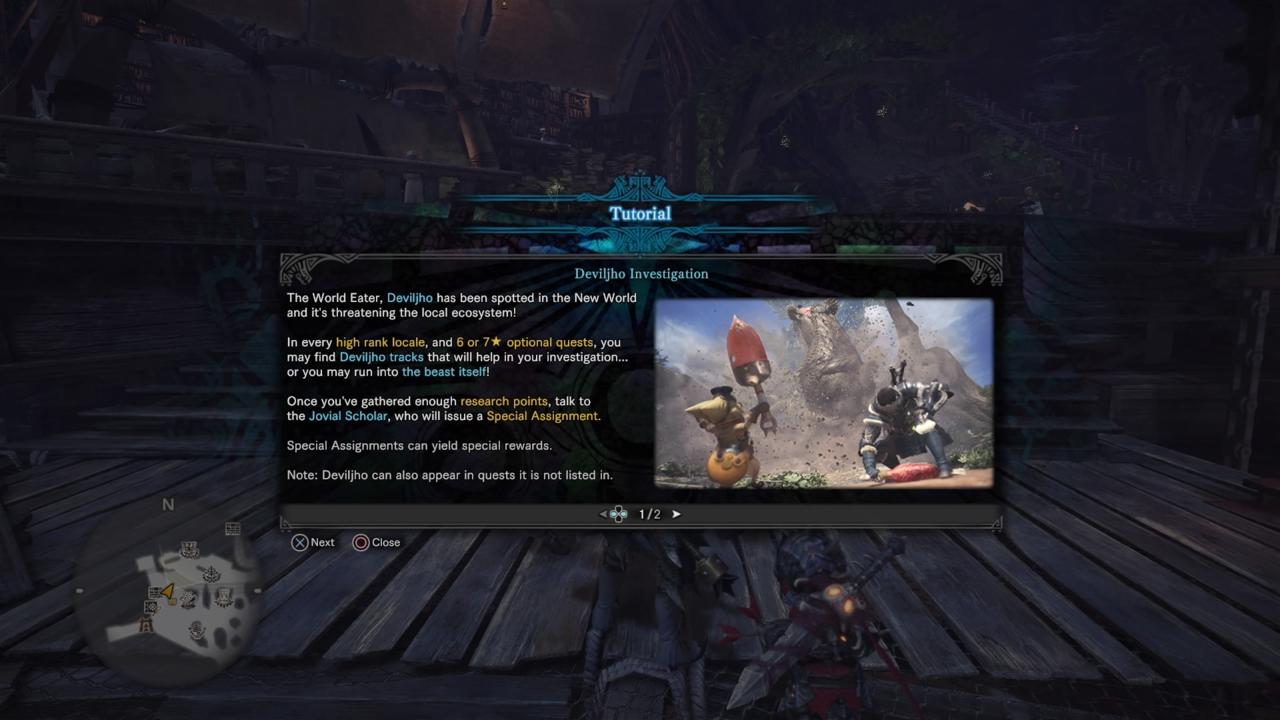
Task: Click the previous page arrow in tutorial
Action: pyautogui.click(x=603, y=514)
